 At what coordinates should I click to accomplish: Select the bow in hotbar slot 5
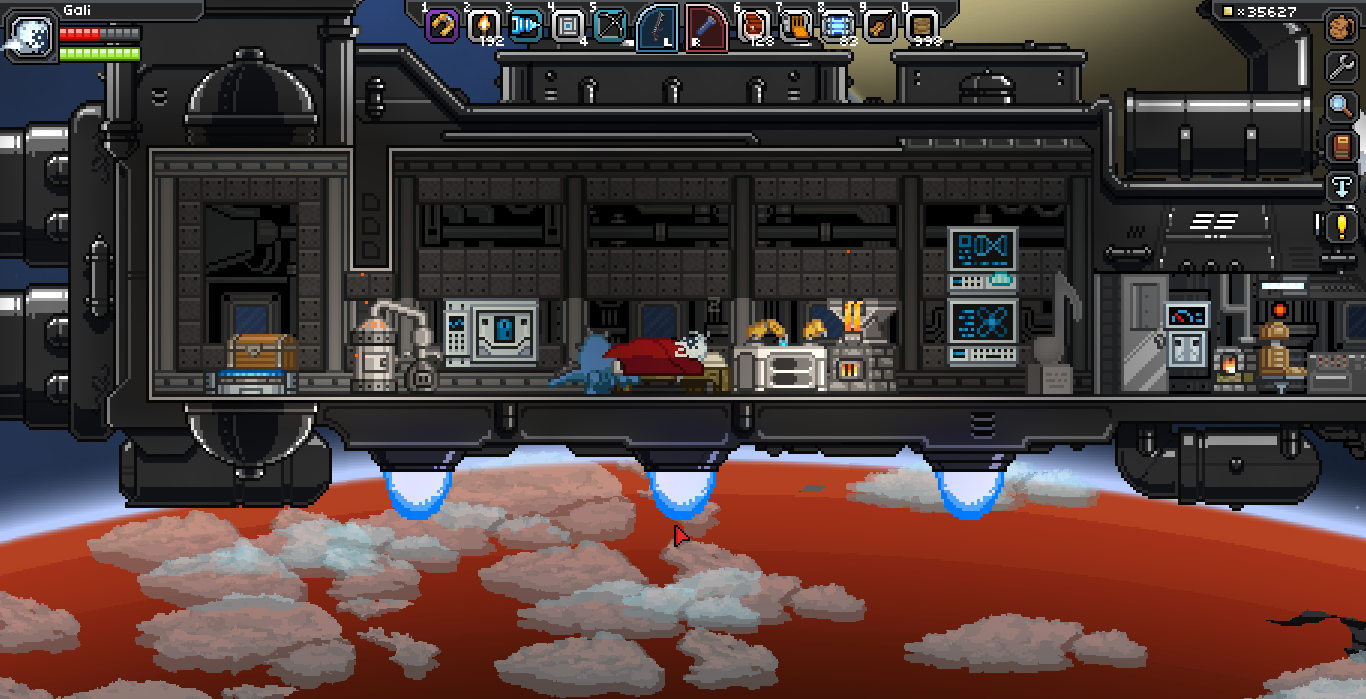pos(610,25)
